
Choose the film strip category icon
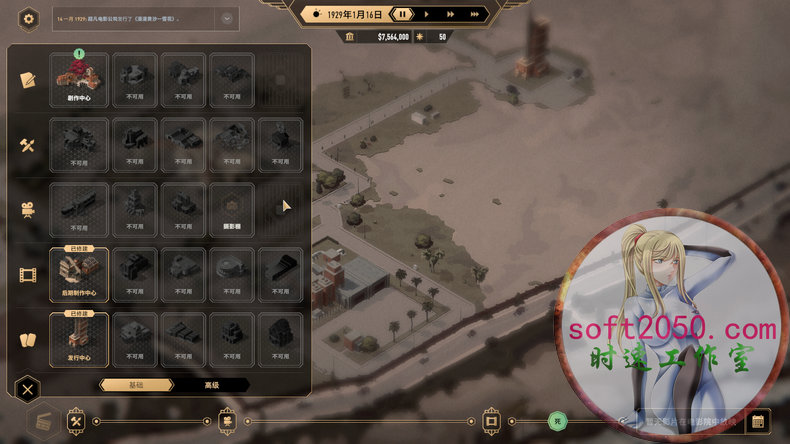pyautogui.click(x=27, y=273)
